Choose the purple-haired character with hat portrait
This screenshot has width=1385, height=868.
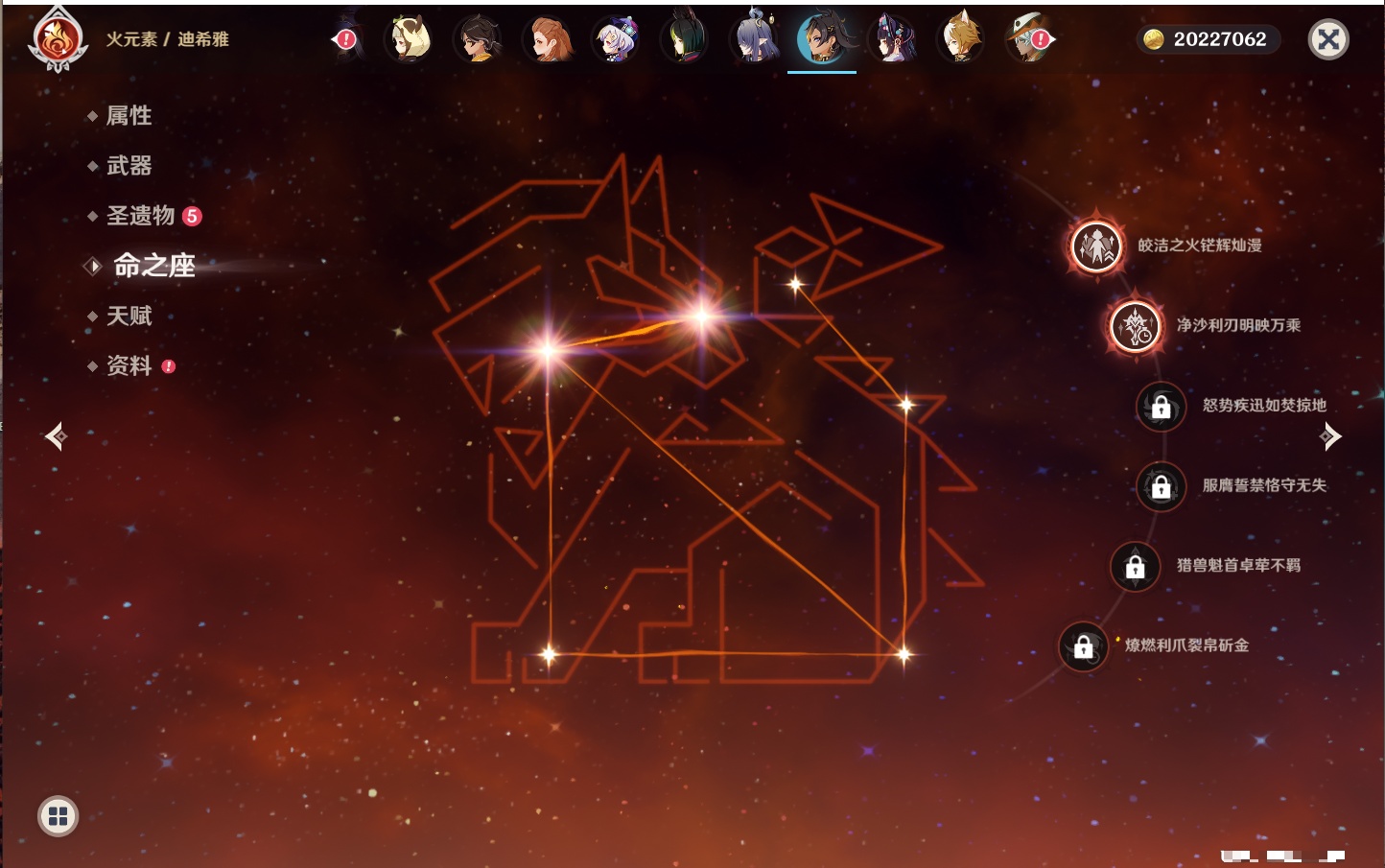point(617,40)
